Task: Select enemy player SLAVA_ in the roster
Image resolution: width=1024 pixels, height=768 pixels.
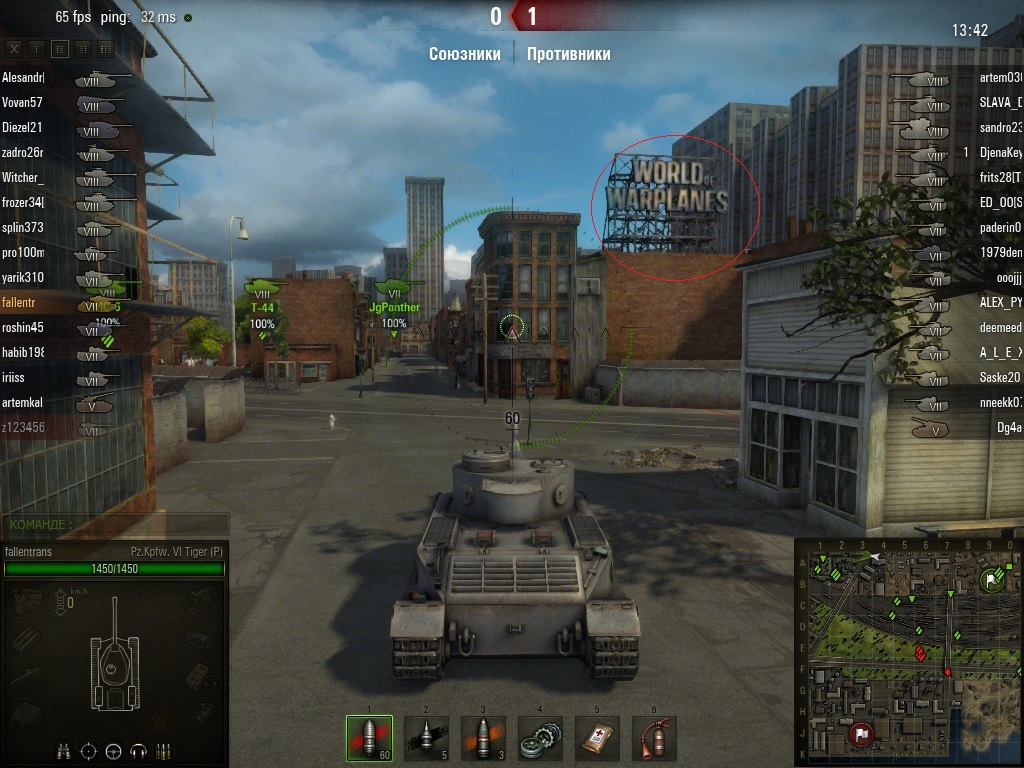Action: click(x=1000, y=102)
